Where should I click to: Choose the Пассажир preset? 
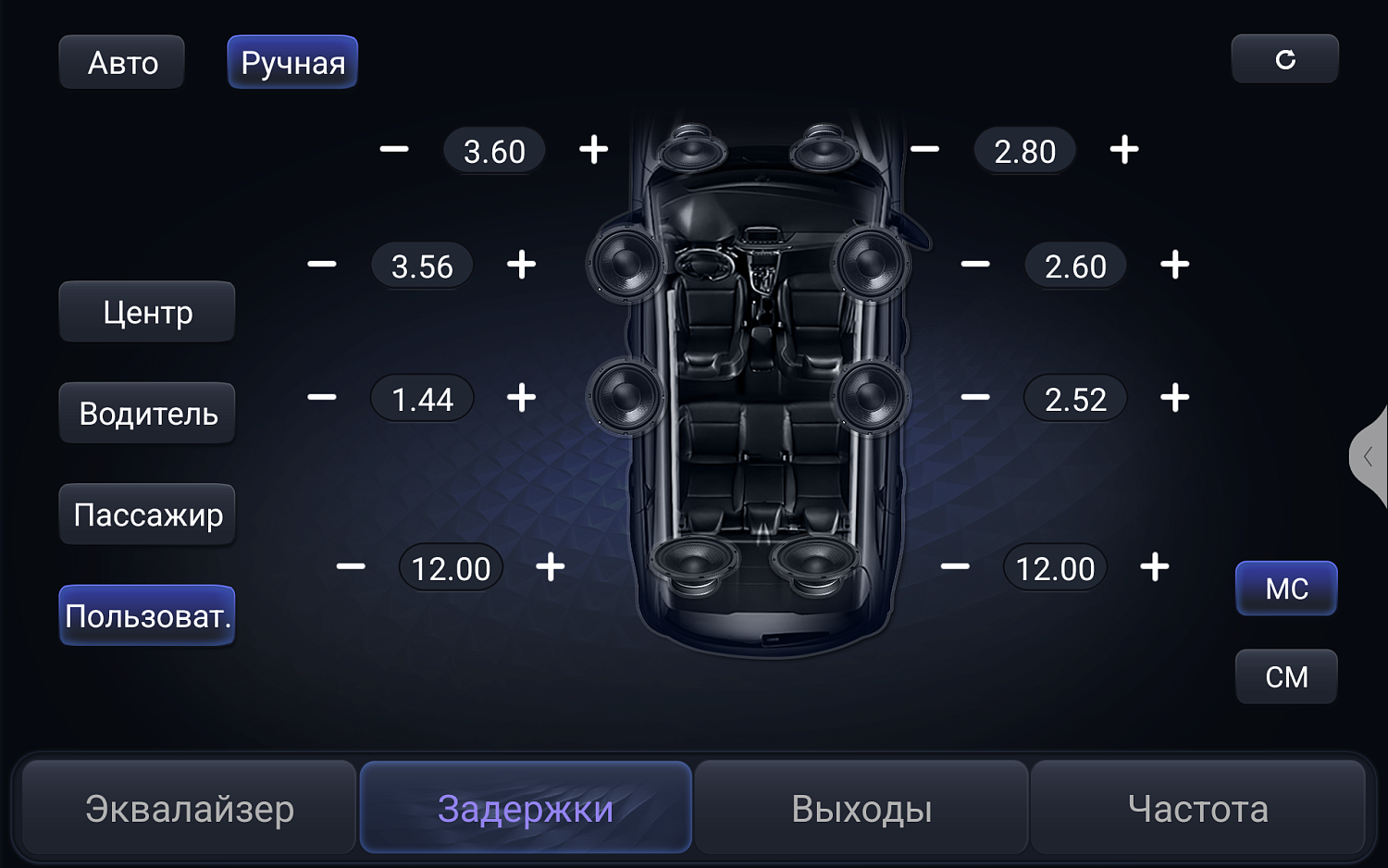(147, 515)
